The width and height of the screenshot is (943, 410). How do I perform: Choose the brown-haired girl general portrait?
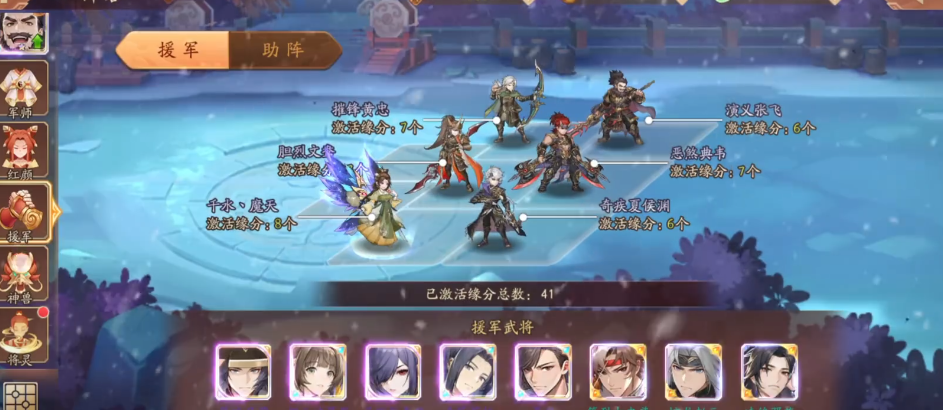[318, 372]
